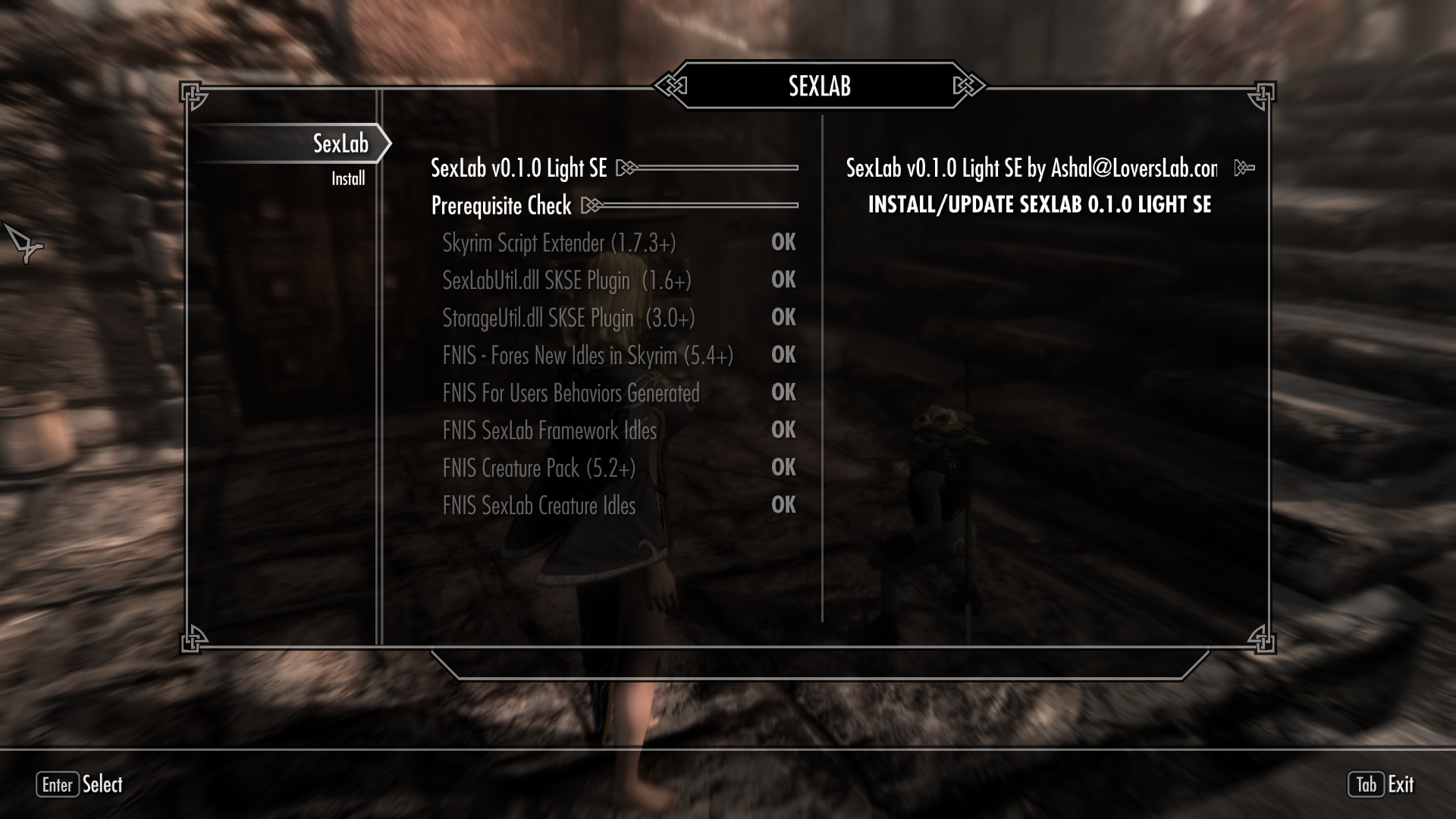Choose Install/Update SexLab 0.1.0 Light SE
The image size is (1456, 819).
tap(1039, 205)
